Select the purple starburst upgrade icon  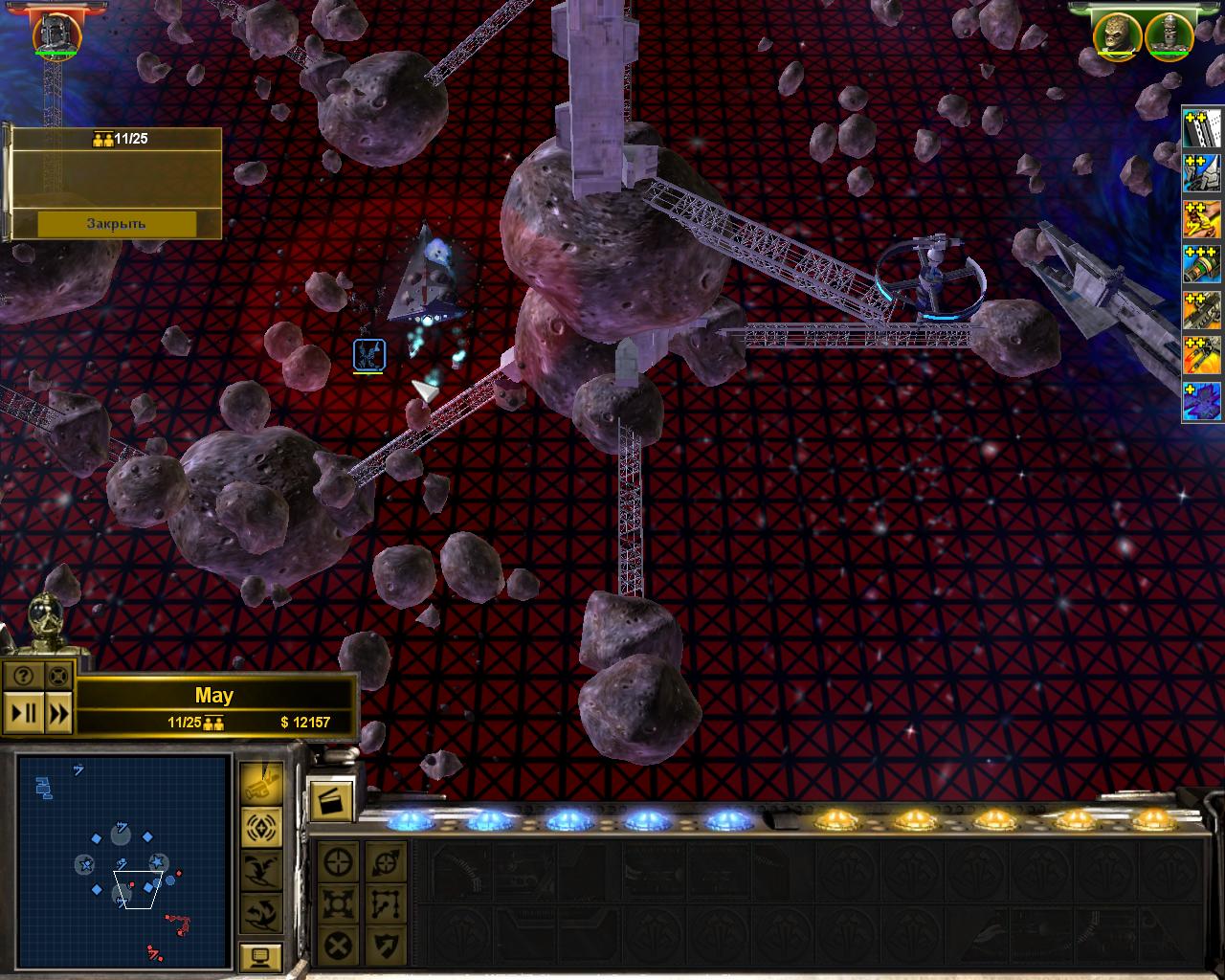point(1203,402)
